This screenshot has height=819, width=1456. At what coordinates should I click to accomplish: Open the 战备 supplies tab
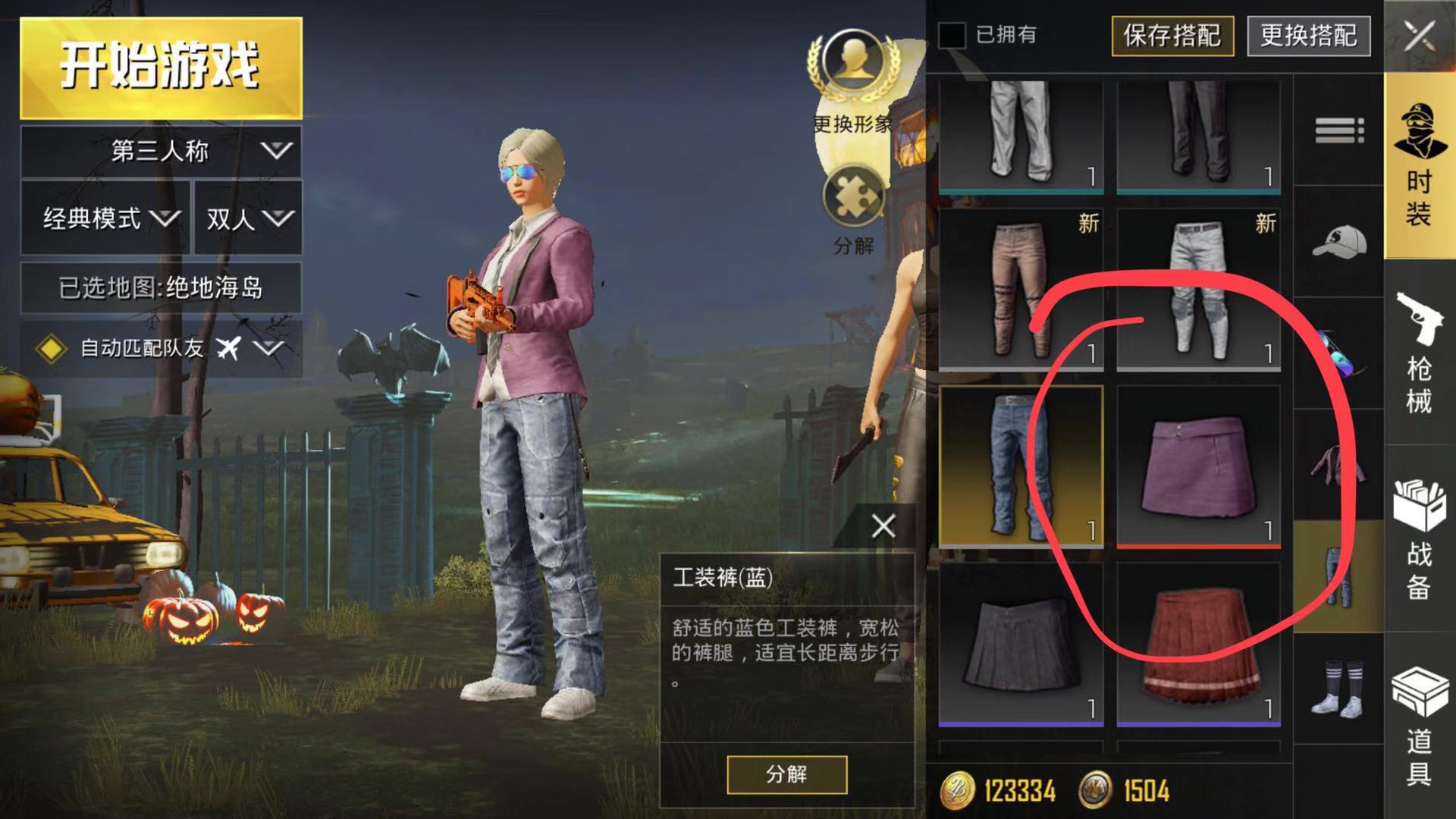coord(1419,538)
